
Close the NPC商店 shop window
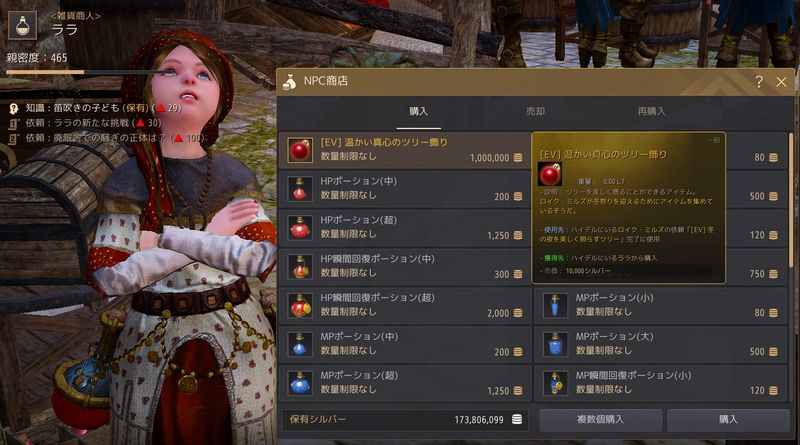click(x=781, y=82)
